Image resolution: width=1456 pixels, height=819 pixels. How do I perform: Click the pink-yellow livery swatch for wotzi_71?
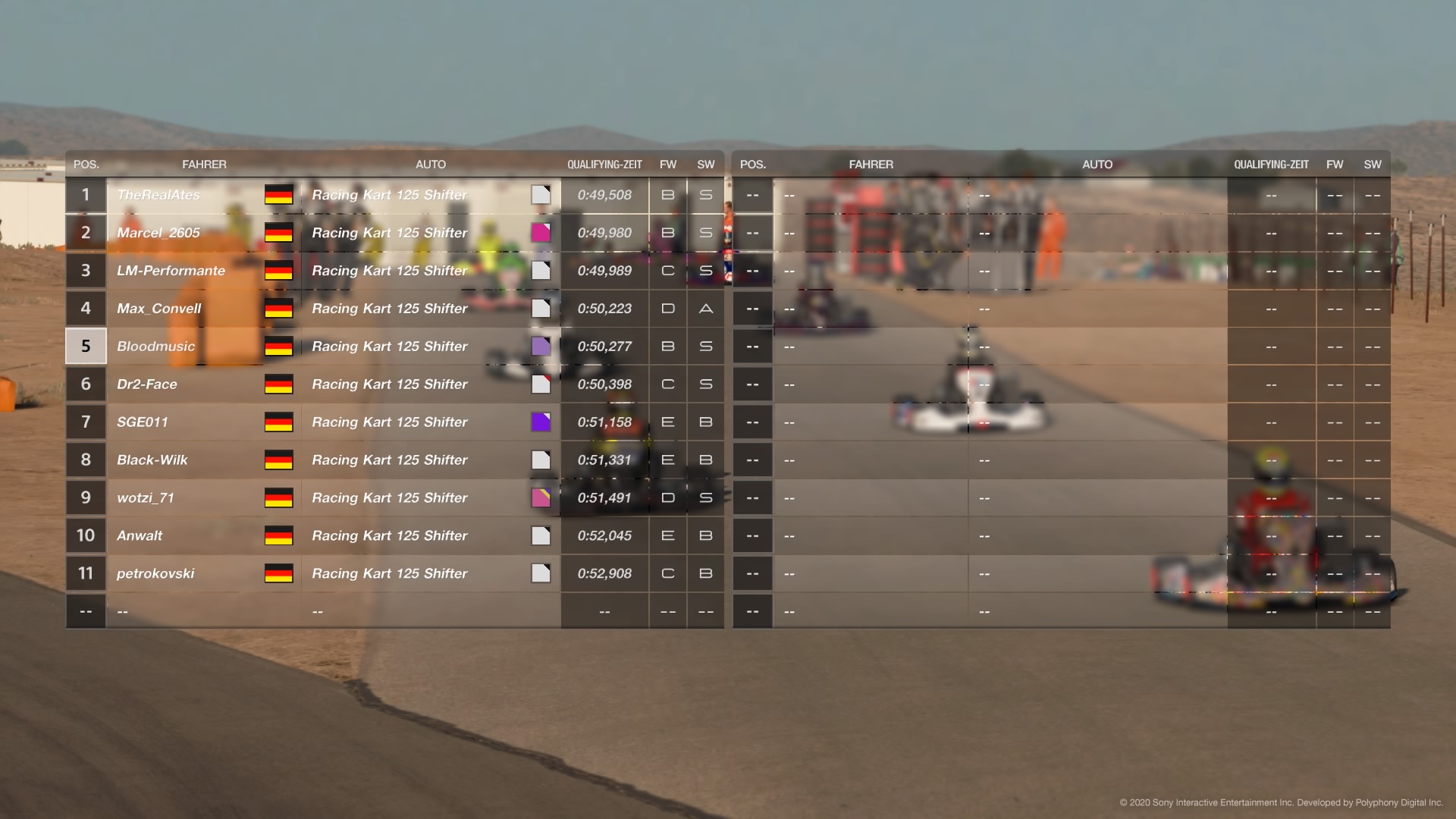coord(541,498)
